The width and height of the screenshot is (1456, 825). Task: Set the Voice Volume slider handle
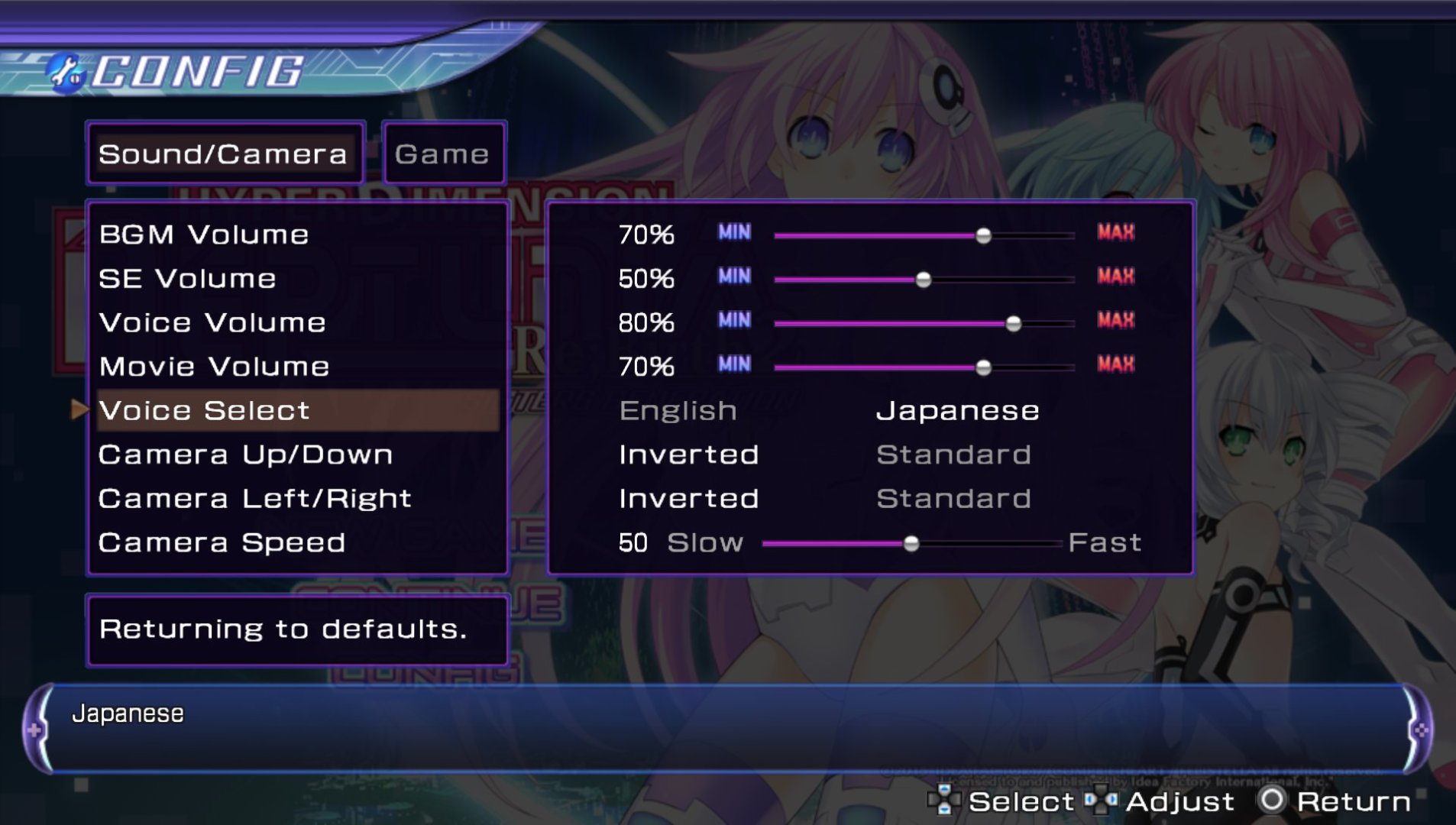click(x=1014, y=324)
